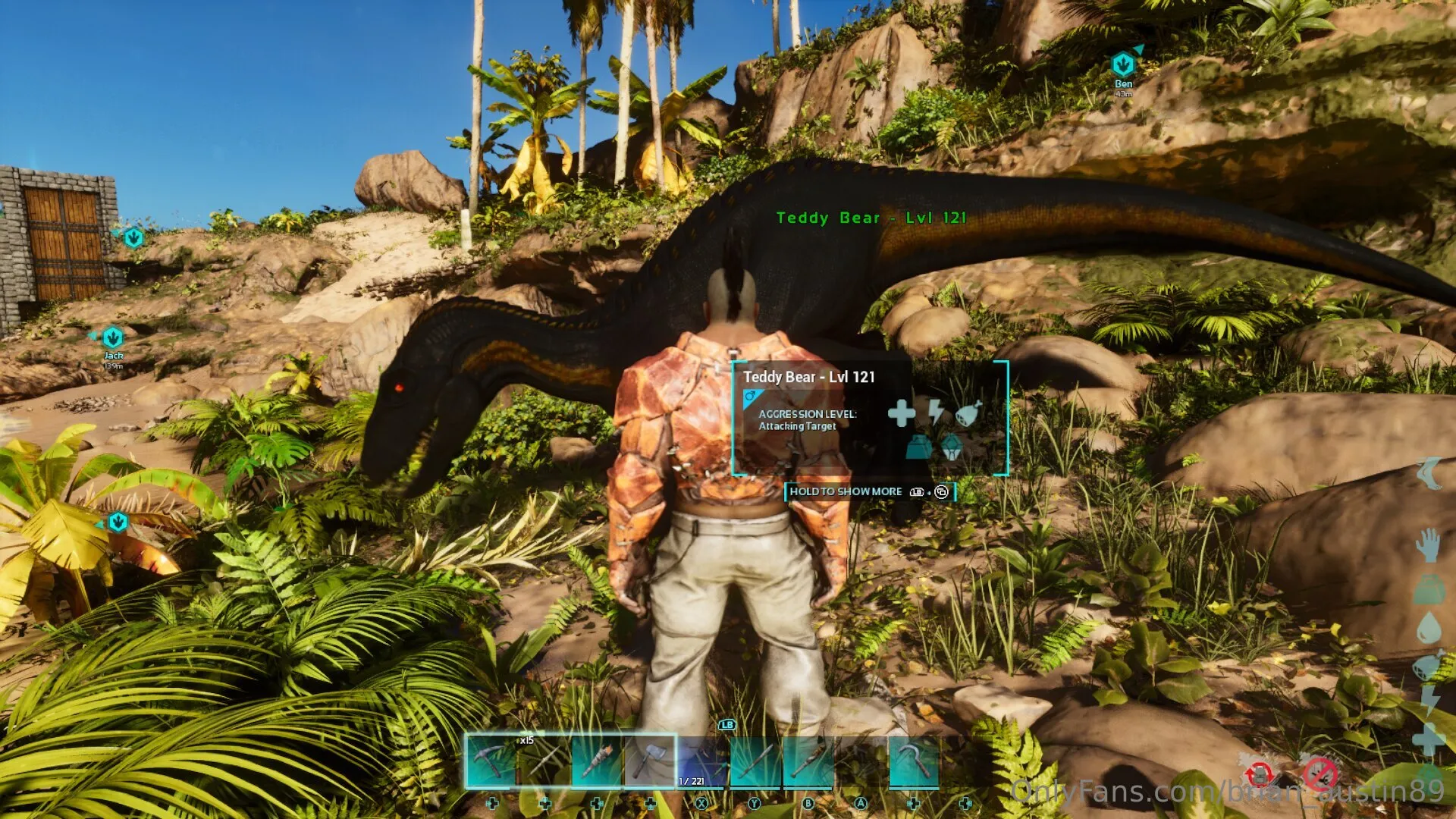Click the Jack waypoint marker

coord(113,337)
